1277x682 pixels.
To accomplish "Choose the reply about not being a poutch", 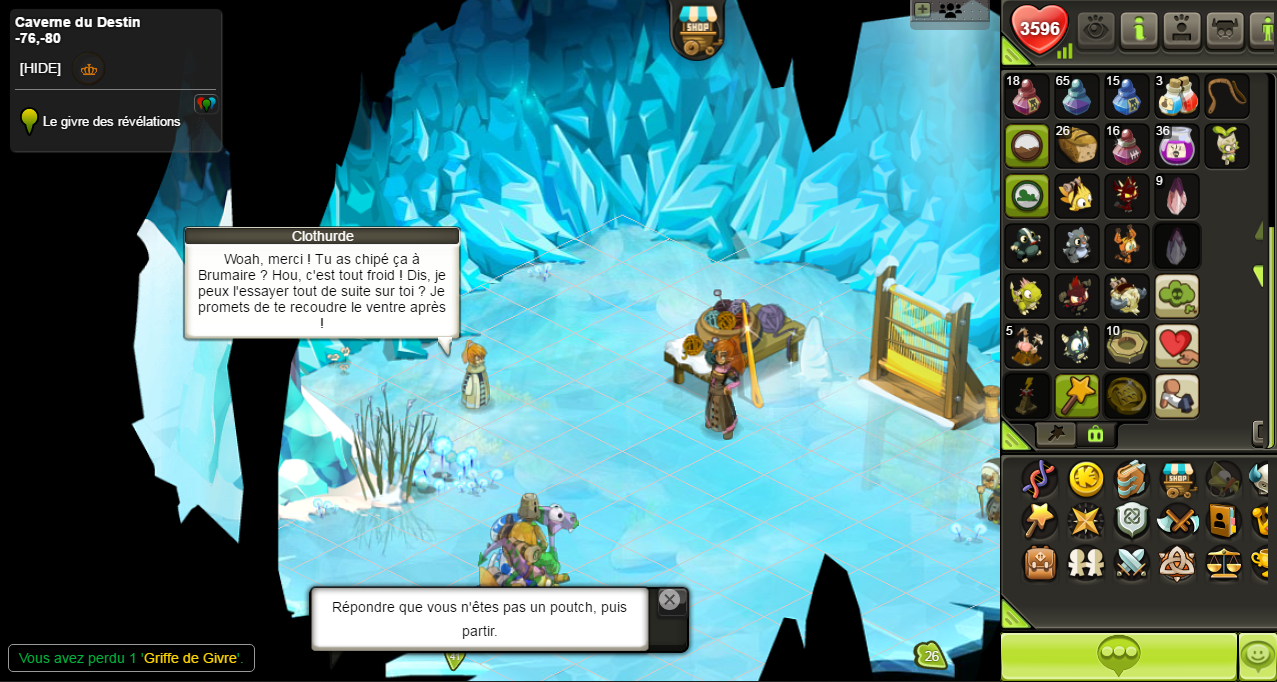I will pyautogui.click(x=479, y=619).
